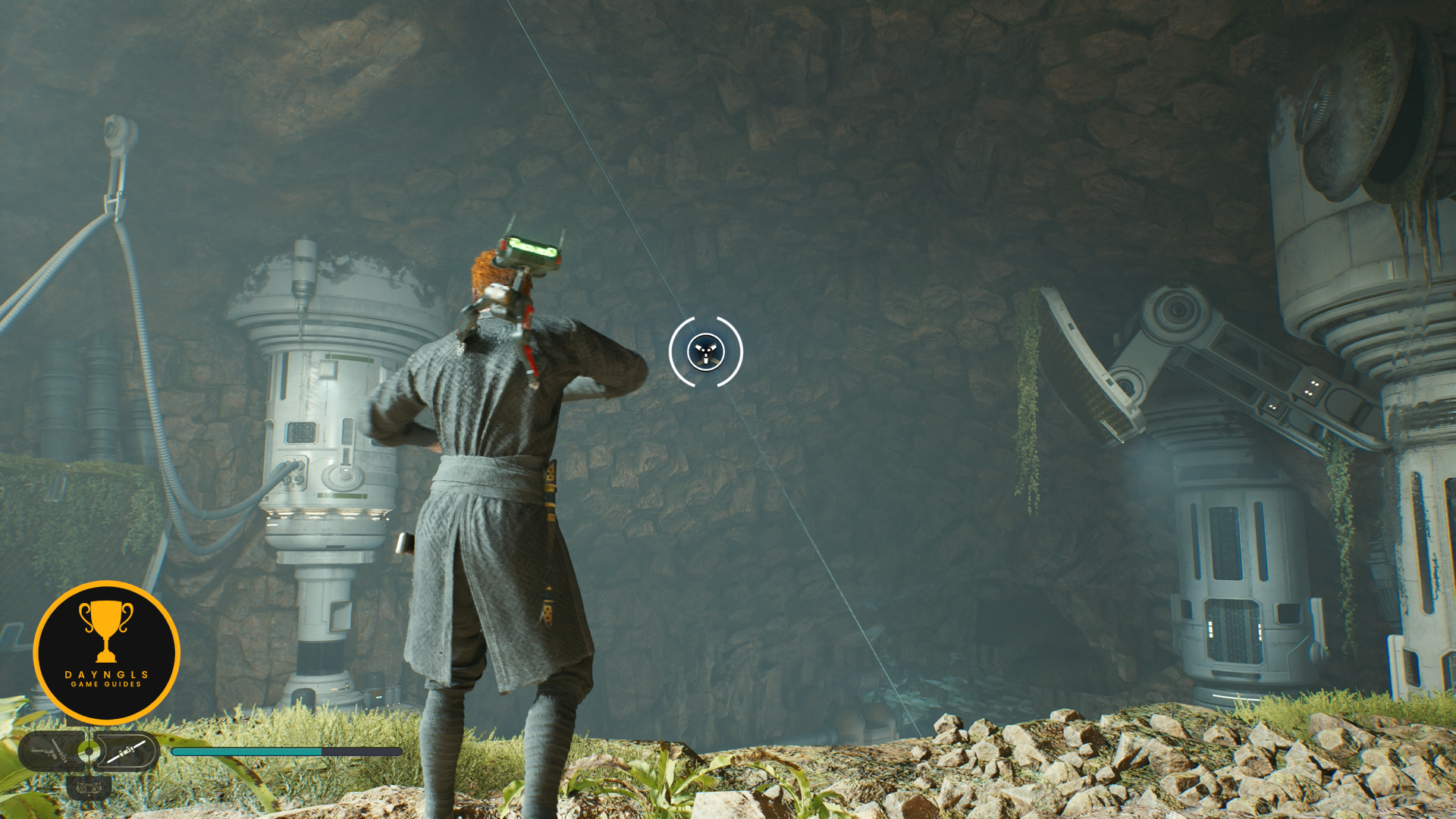Screen dimensions: 1456x819
Task: Click the Dayngls Game Guides trophy logo
Action: 106,652
